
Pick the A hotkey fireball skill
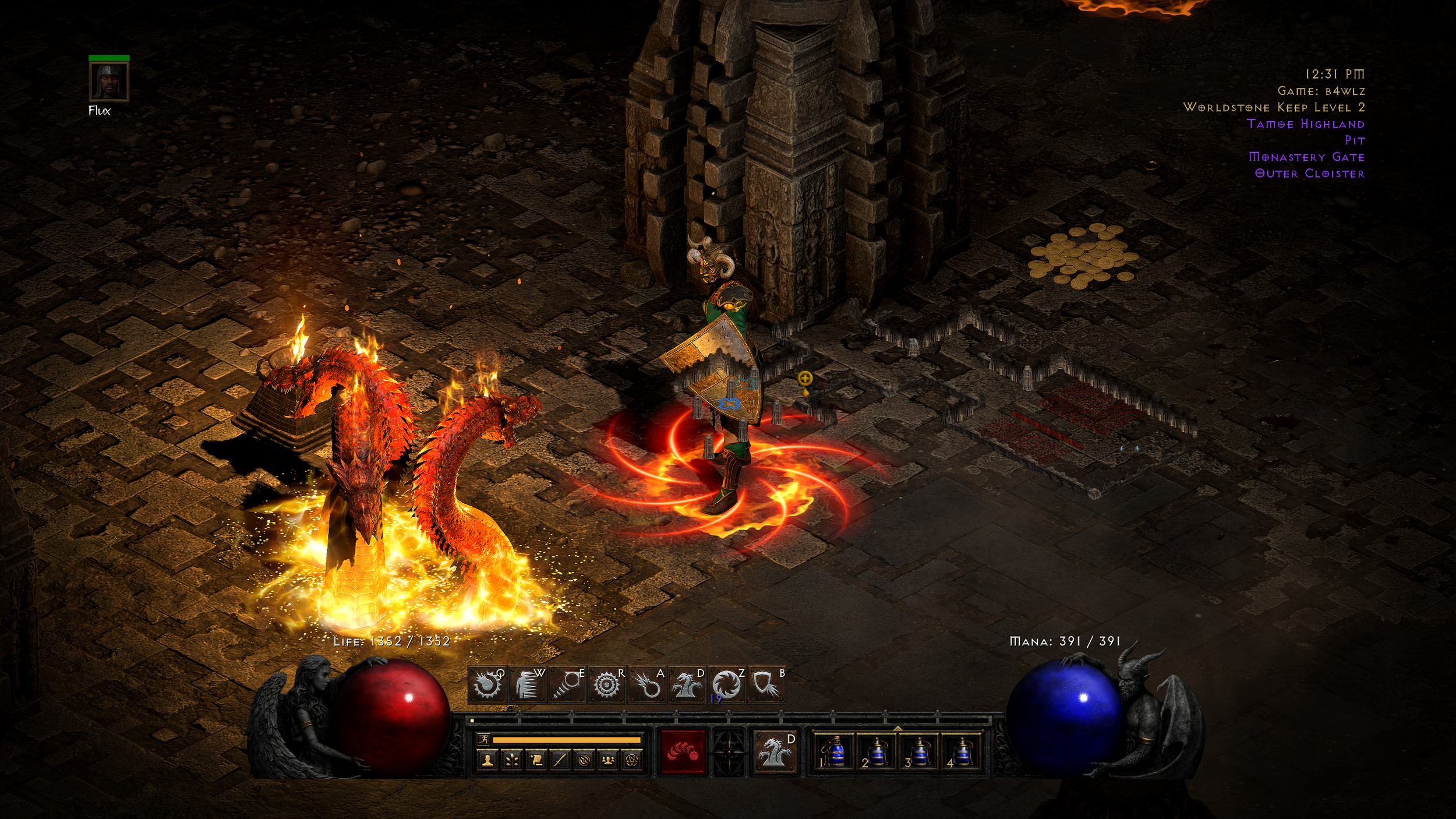646,684
